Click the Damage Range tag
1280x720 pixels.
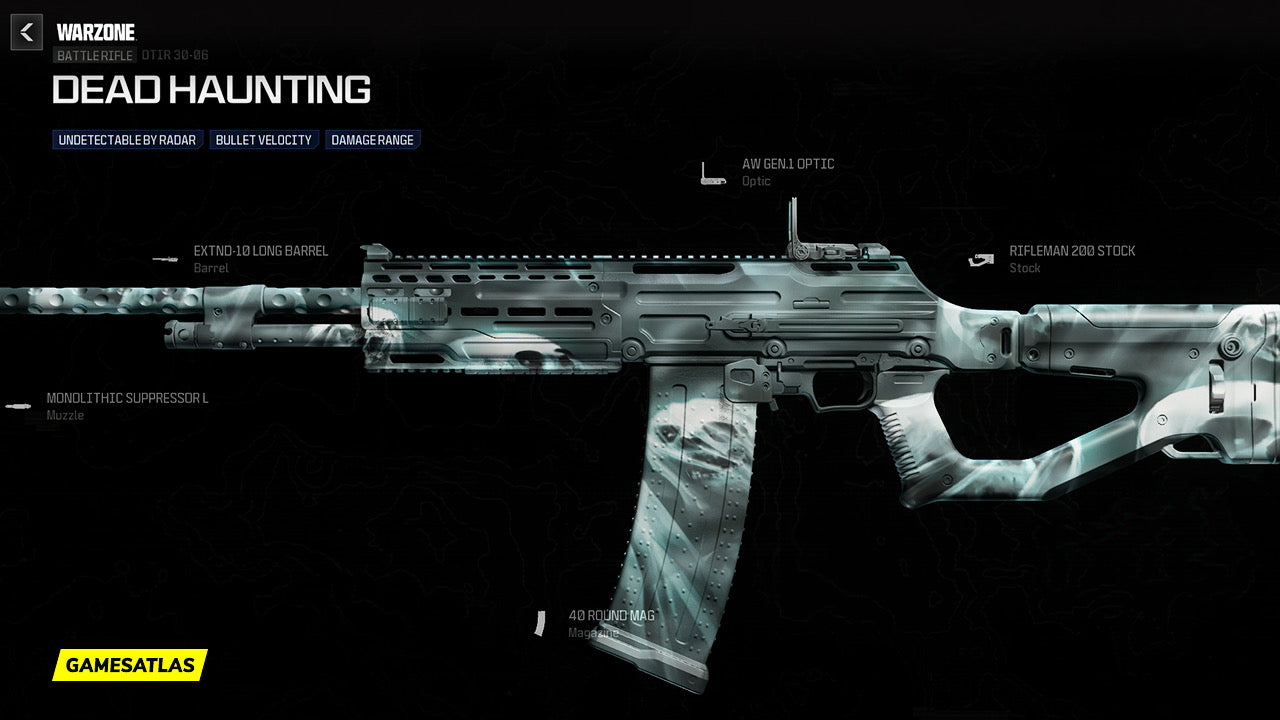pos(372,140)
